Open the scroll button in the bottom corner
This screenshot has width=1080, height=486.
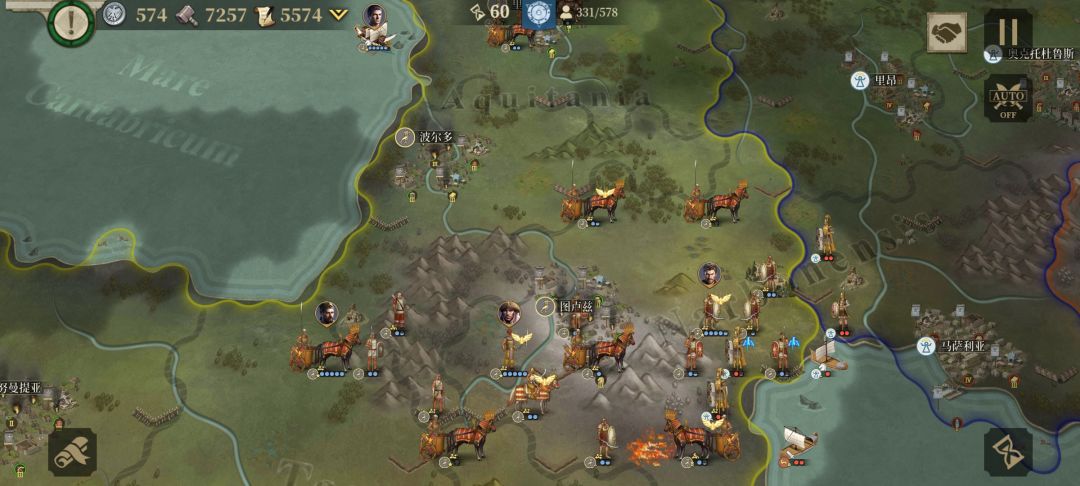[x=72, y=452]
